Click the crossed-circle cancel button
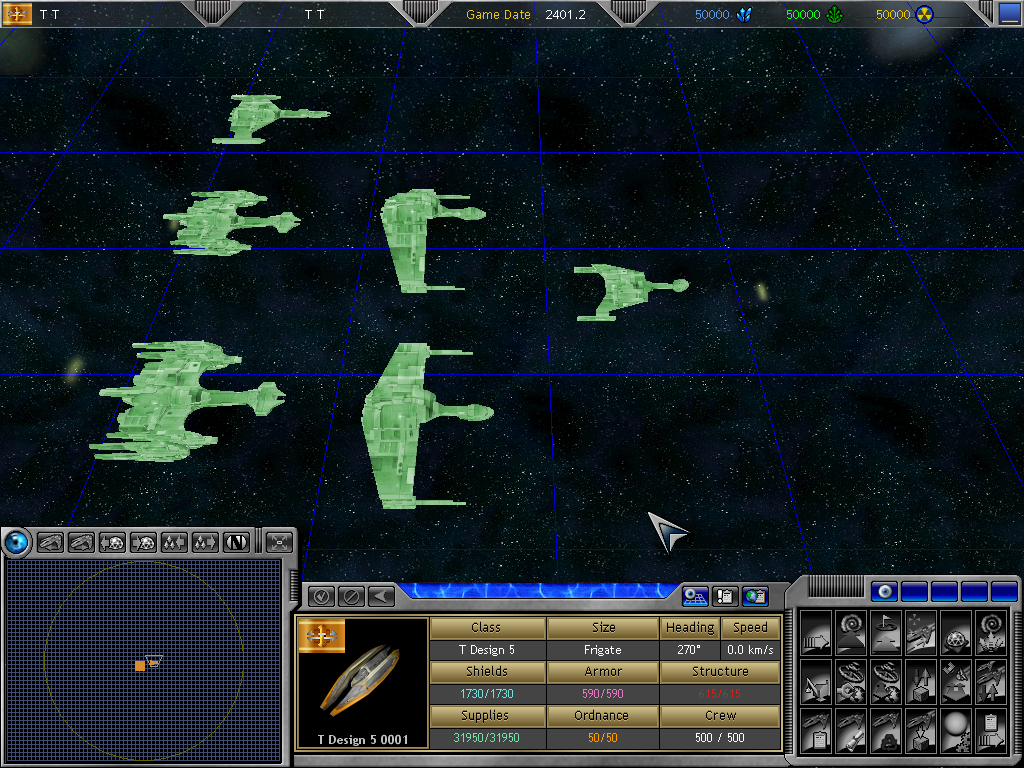Viewport: 1024px width, 768px height. 351,597
